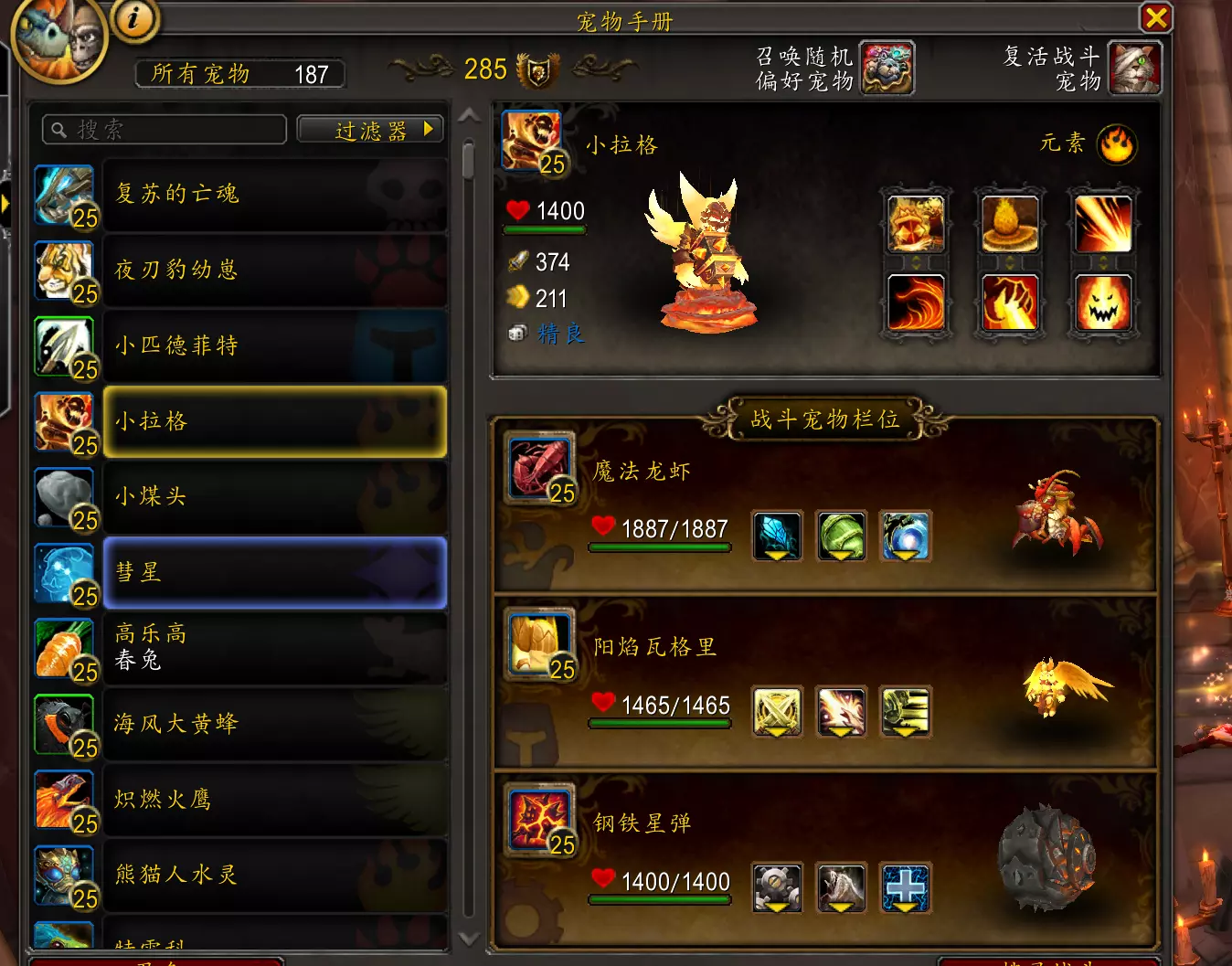Click 小拉格's portrait icon in the detail panel
Viewport: 1232px width, 966px height.
tap(532, 142)
